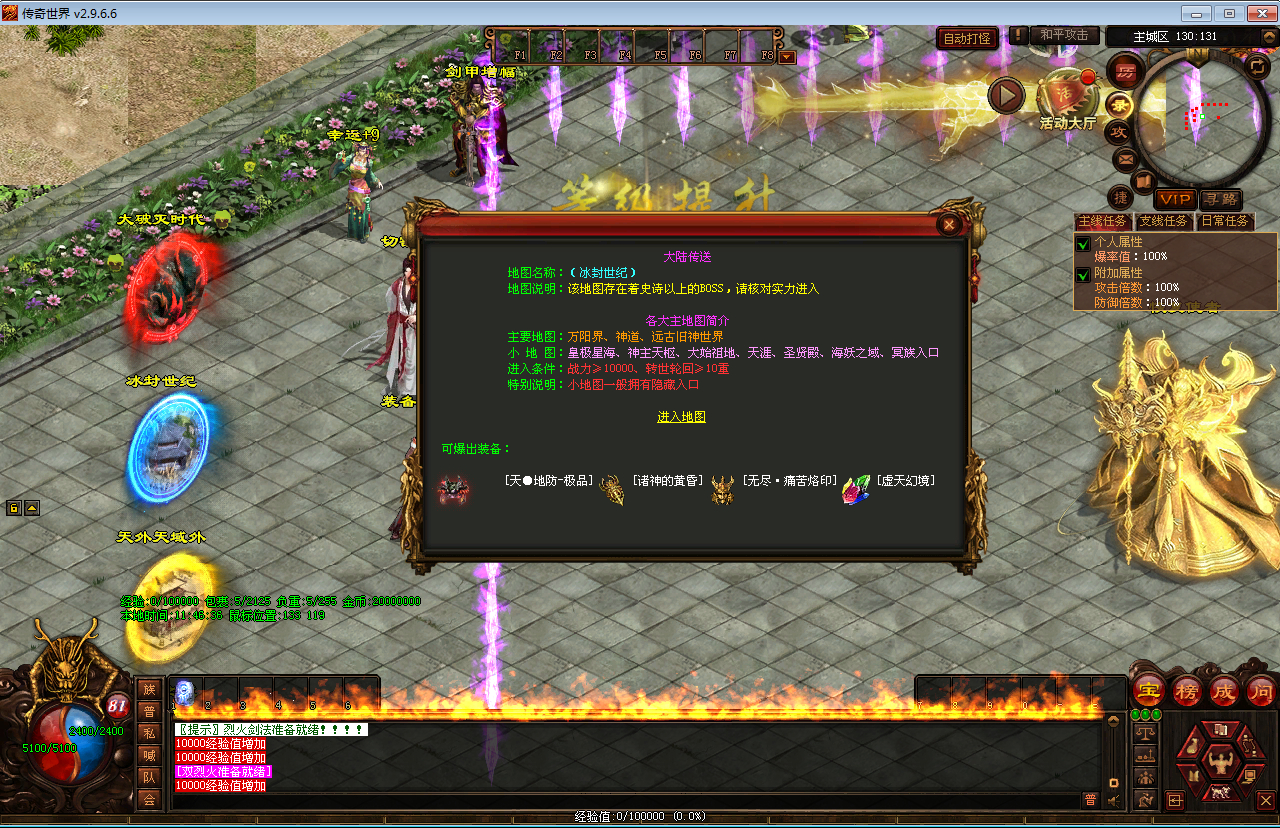Enable 自动打怪 (auto-fight) mode
Image resolution: width=1280 pixels, height=828 pixels.
(x=966, y=35)
